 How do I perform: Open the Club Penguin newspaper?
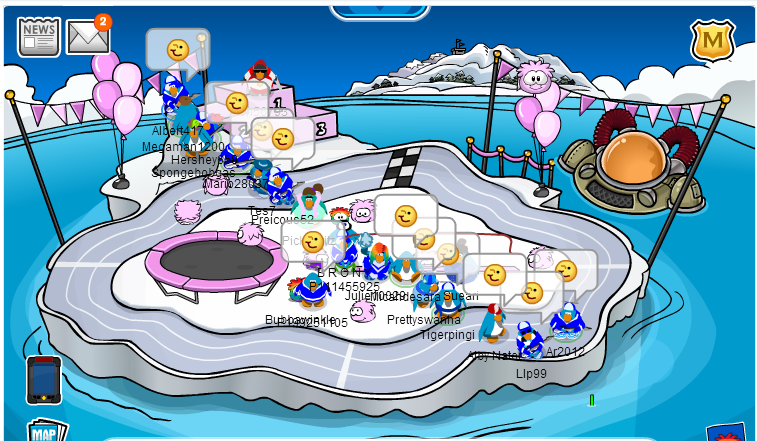38,37
